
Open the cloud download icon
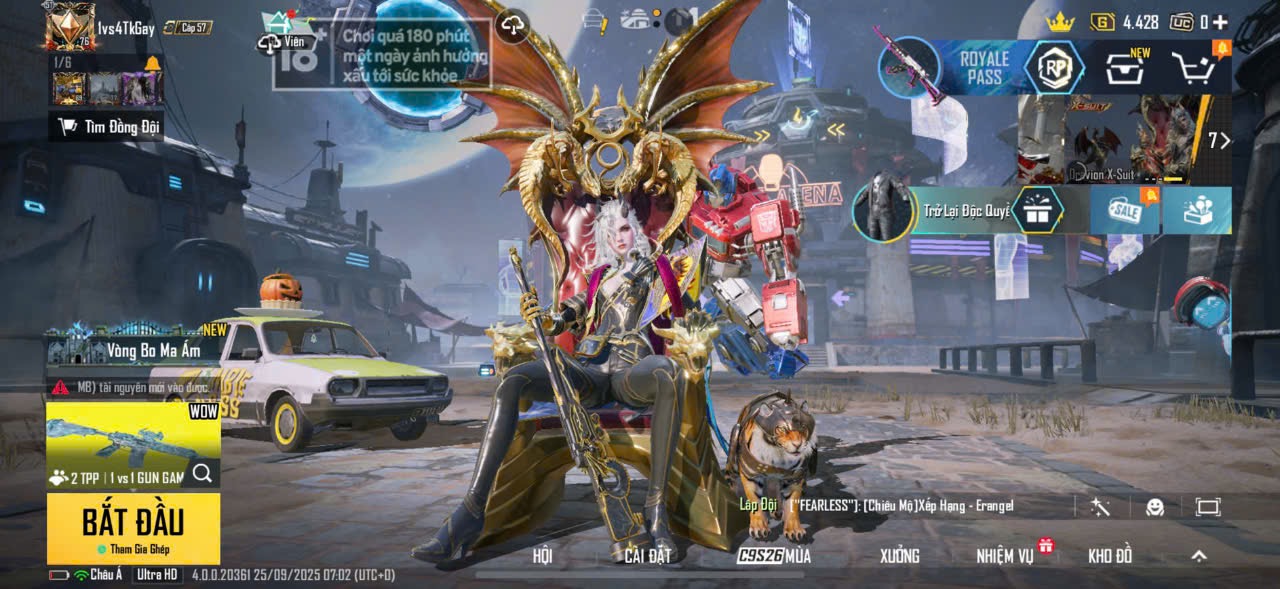point(513,26)
